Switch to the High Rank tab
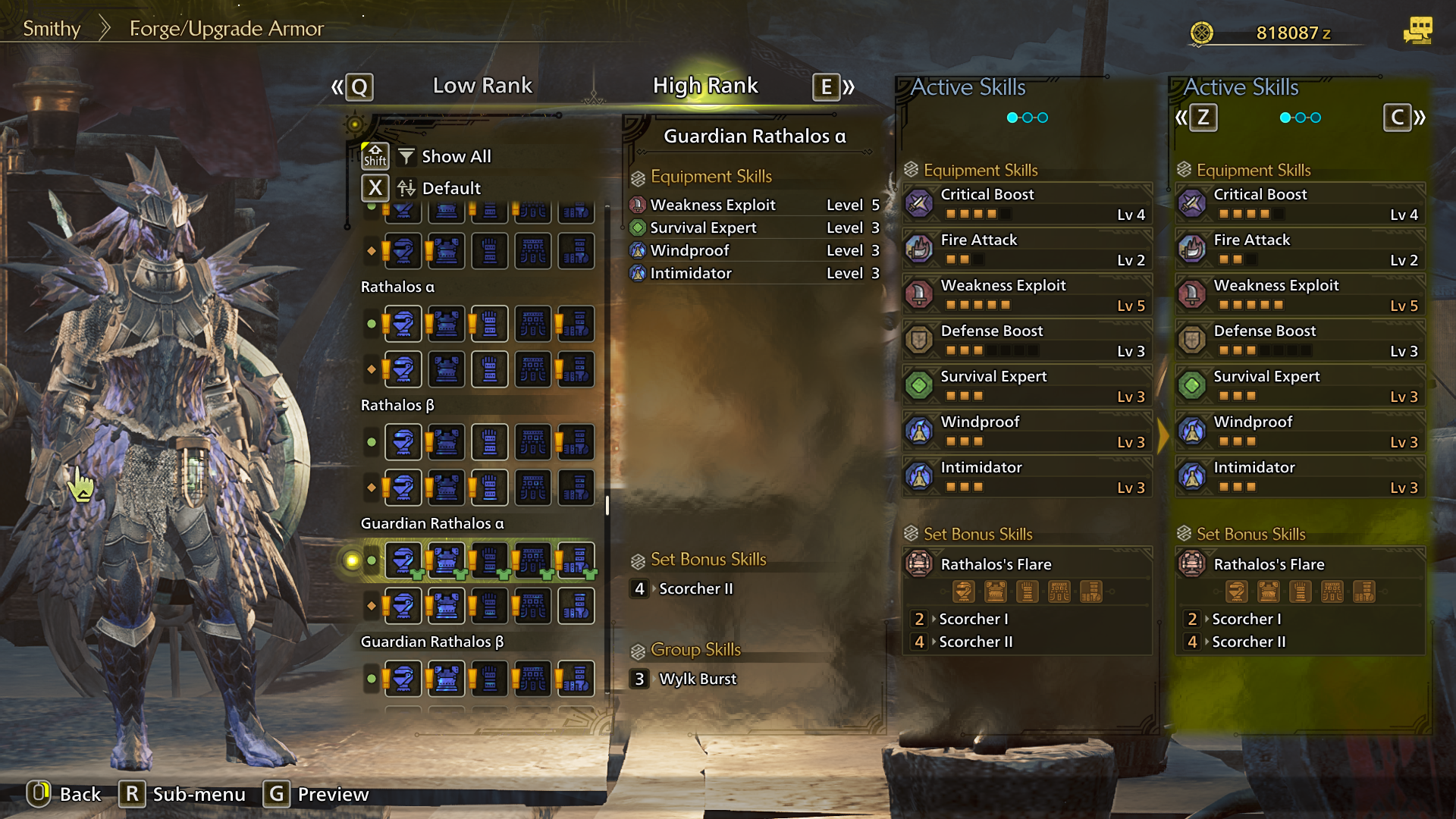 (706, 86)
